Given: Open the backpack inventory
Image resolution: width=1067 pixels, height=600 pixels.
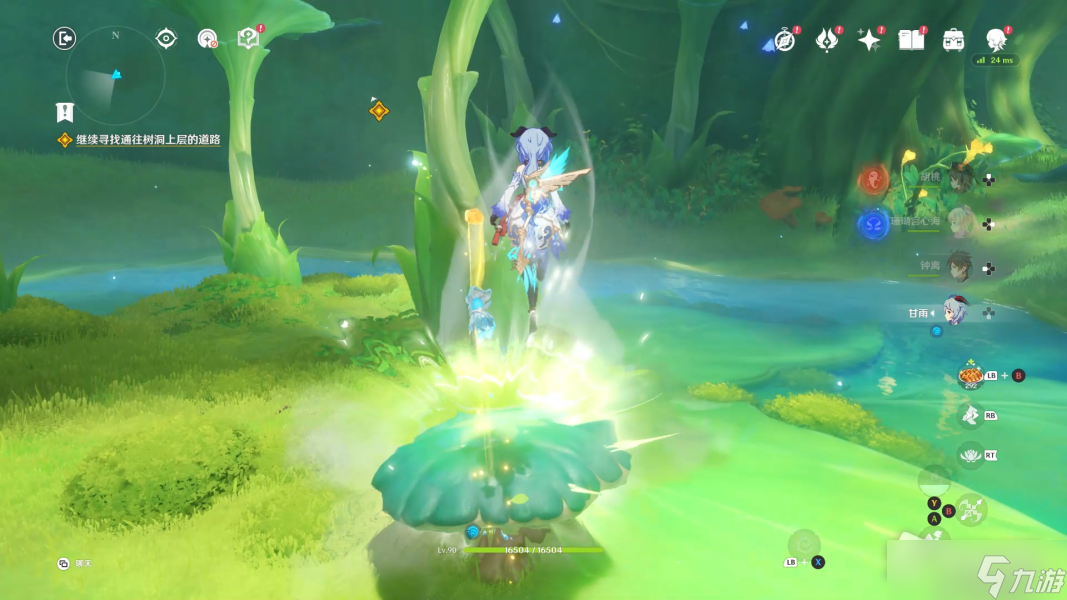Looking at the screenshot, I should tap(953, 40).
